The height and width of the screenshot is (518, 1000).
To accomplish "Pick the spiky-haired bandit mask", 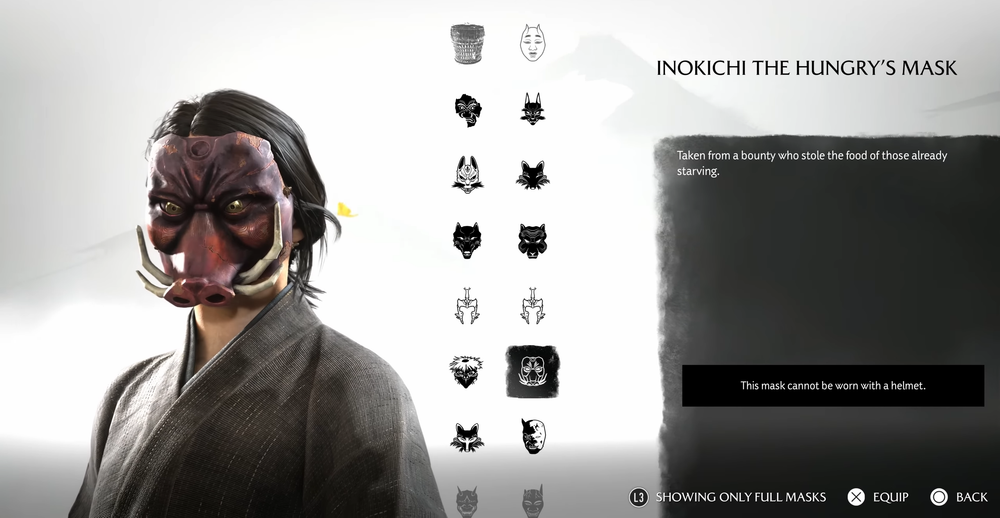I will 467,371.
